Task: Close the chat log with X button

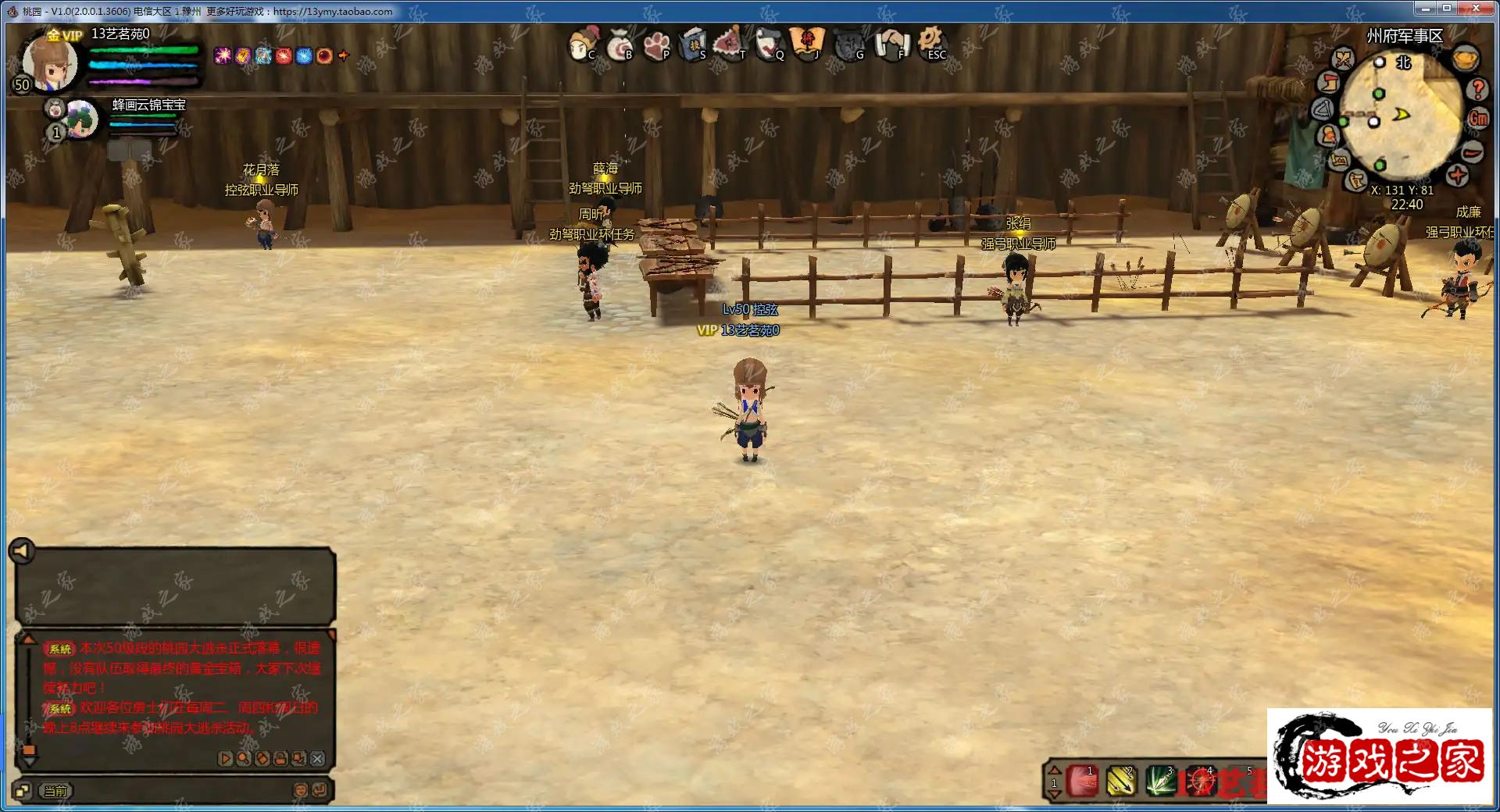Action: (317, 758)
